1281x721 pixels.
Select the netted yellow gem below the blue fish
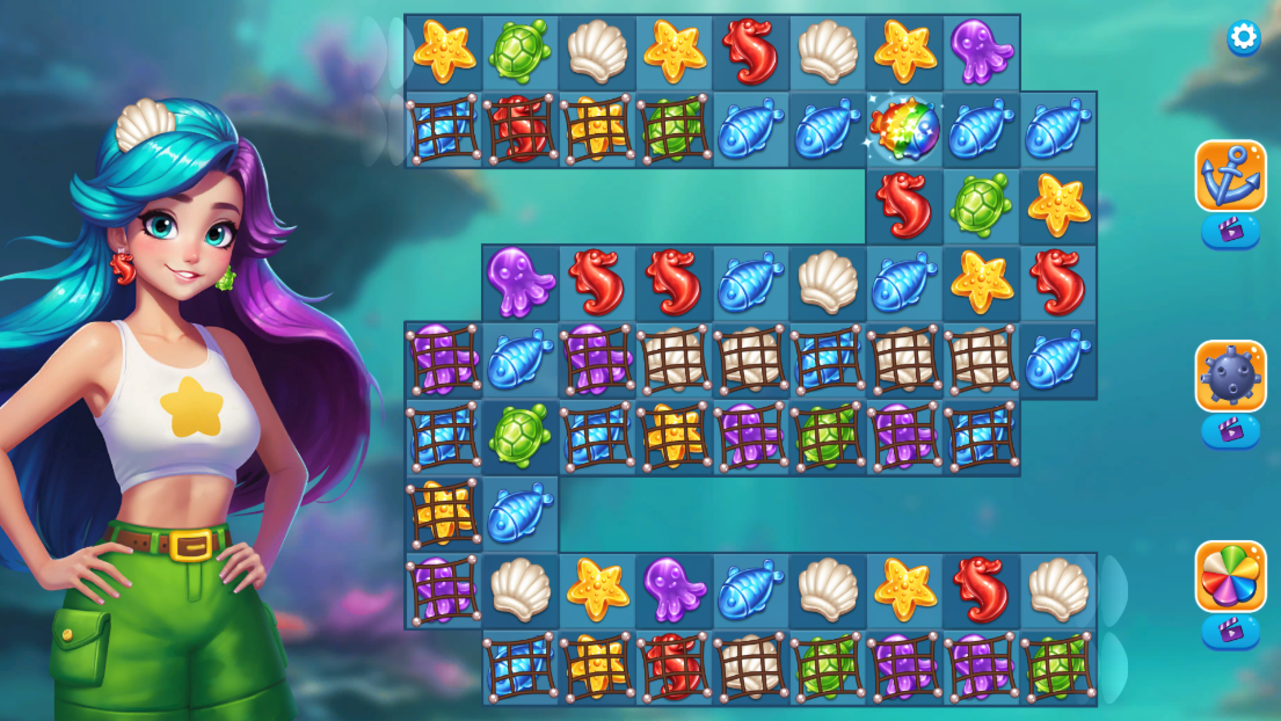444,513
